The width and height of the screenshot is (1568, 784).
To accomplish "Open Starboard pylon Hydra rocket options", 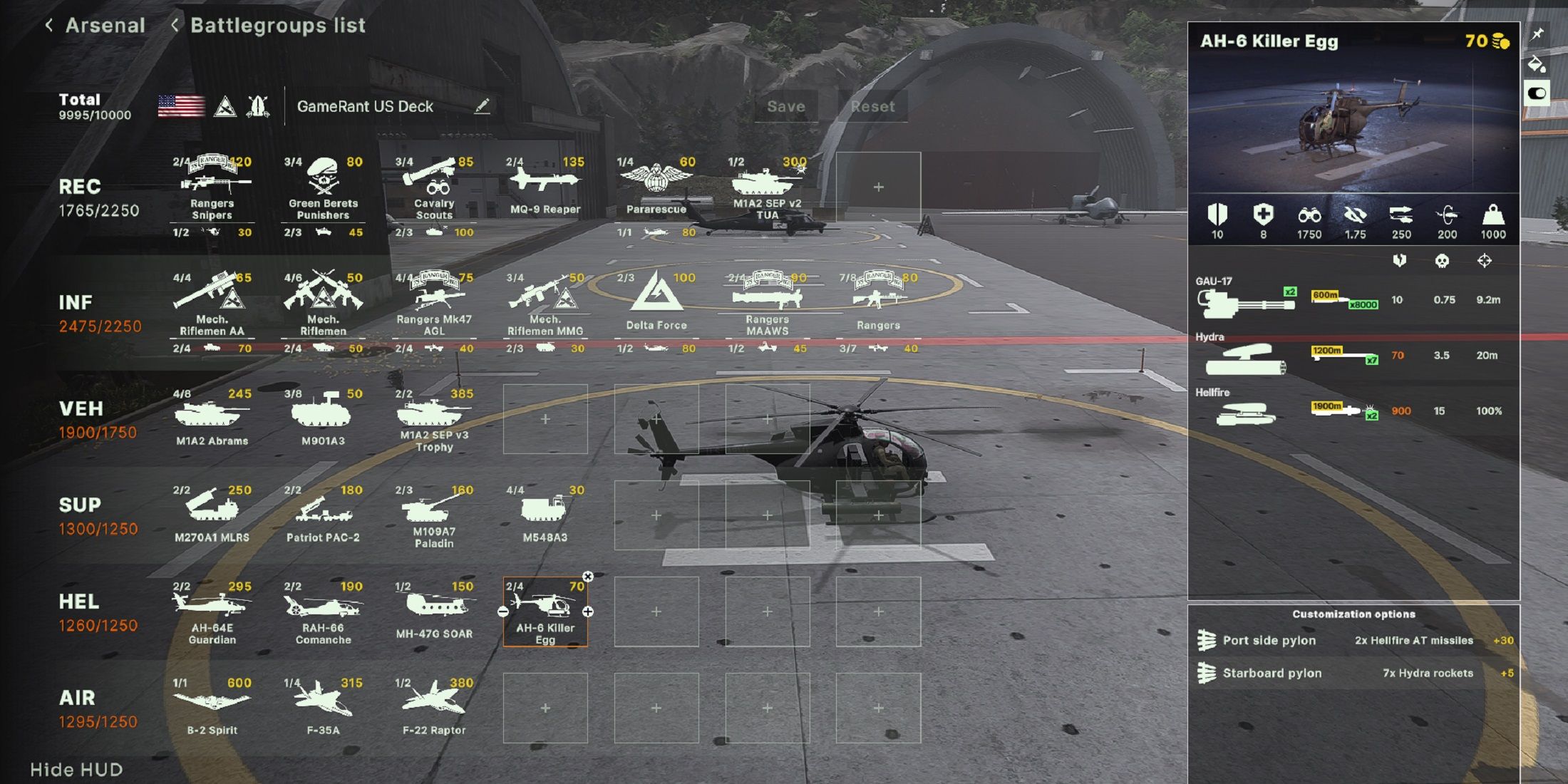I will tap(1354, 672).
